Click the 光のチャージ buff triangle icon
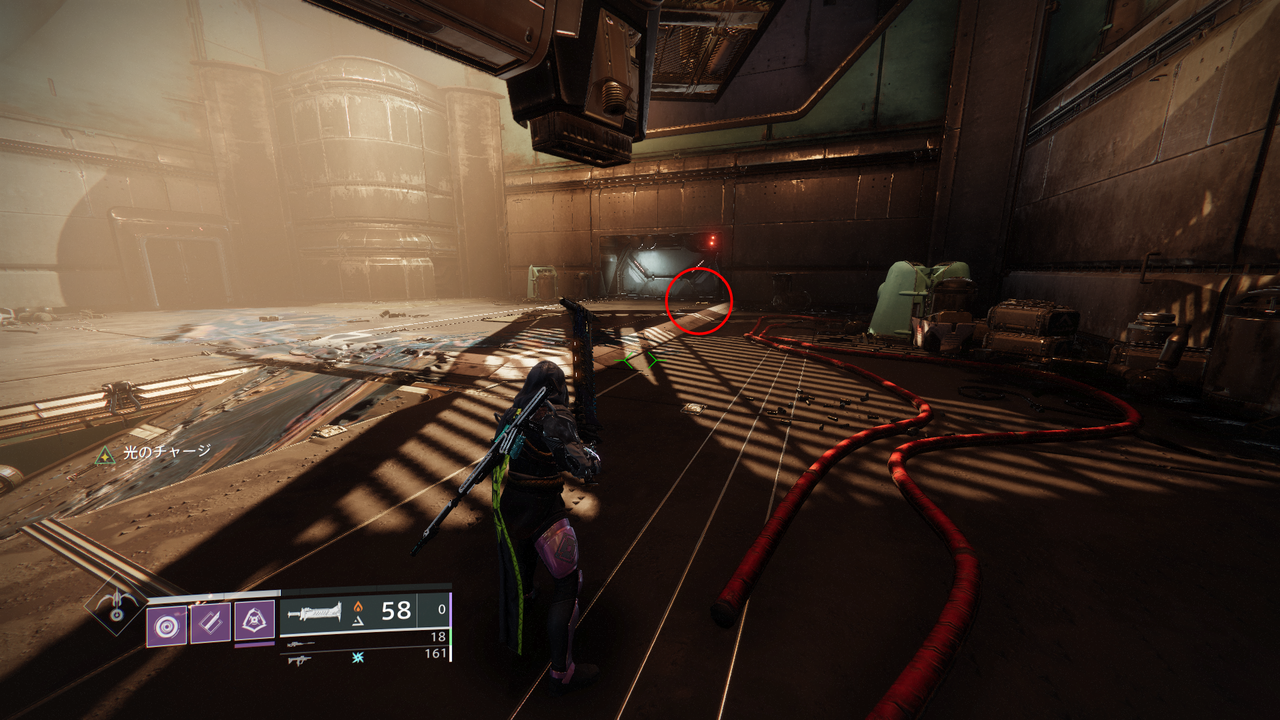The width and height of the screenshot is (1280, 720). 104,455
